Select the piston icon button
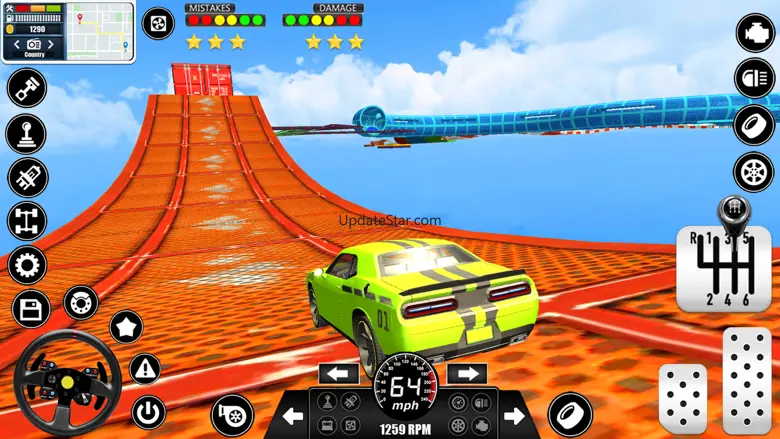Viewport: 780px width, 439px height. click(x=27, y=87)
